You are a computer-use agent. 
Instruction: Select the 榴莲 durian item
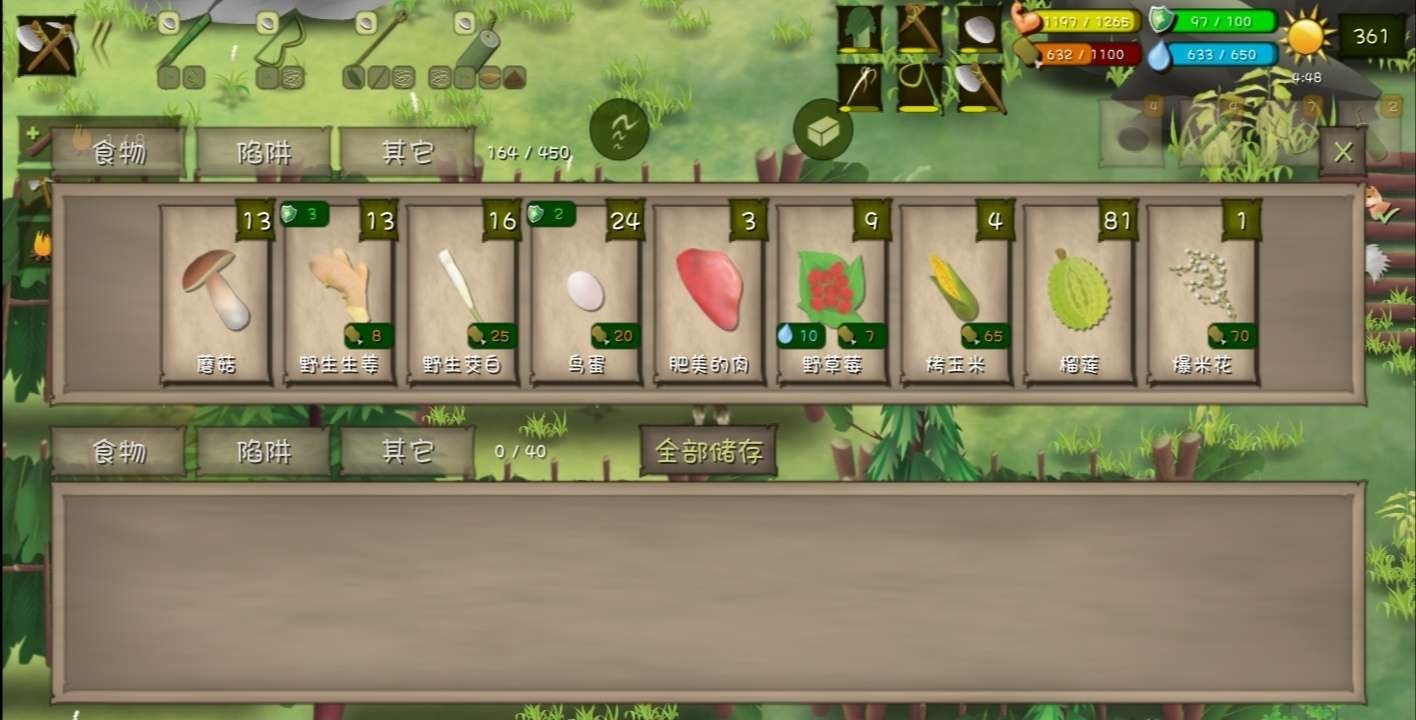pos(1078,295)
